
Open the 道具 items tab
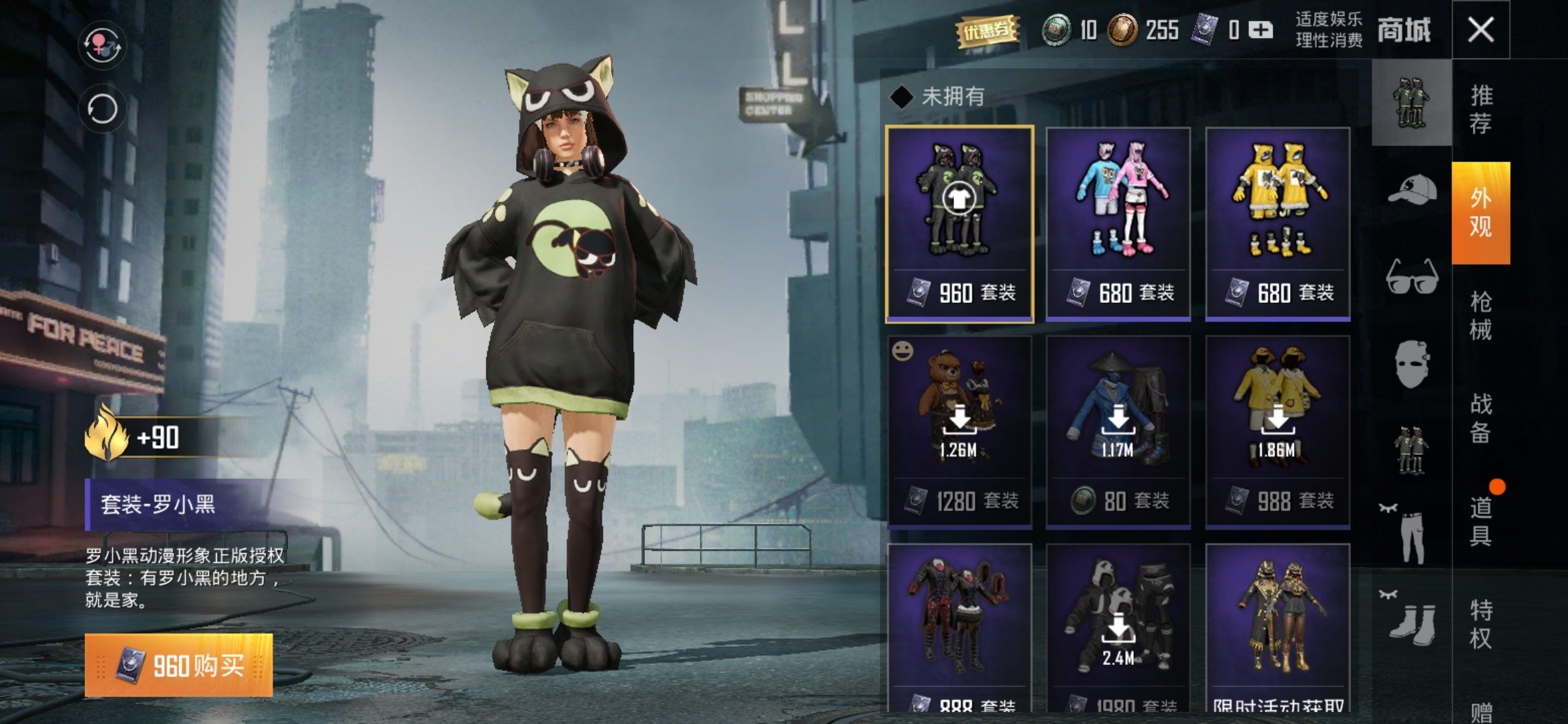tap(1481, 522)
